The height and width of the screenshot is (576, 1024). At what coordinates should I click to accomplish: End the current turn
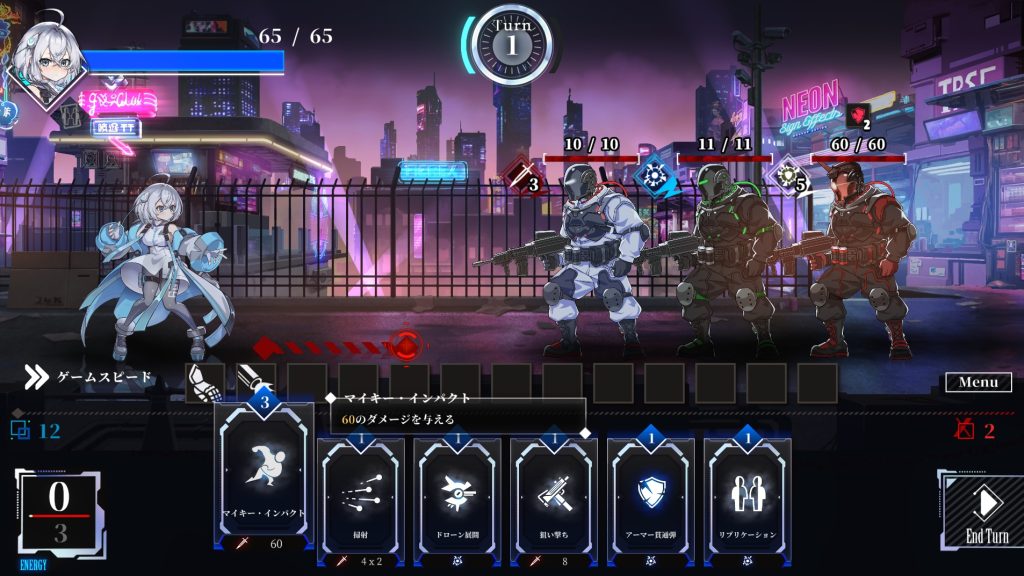point(986,511)
